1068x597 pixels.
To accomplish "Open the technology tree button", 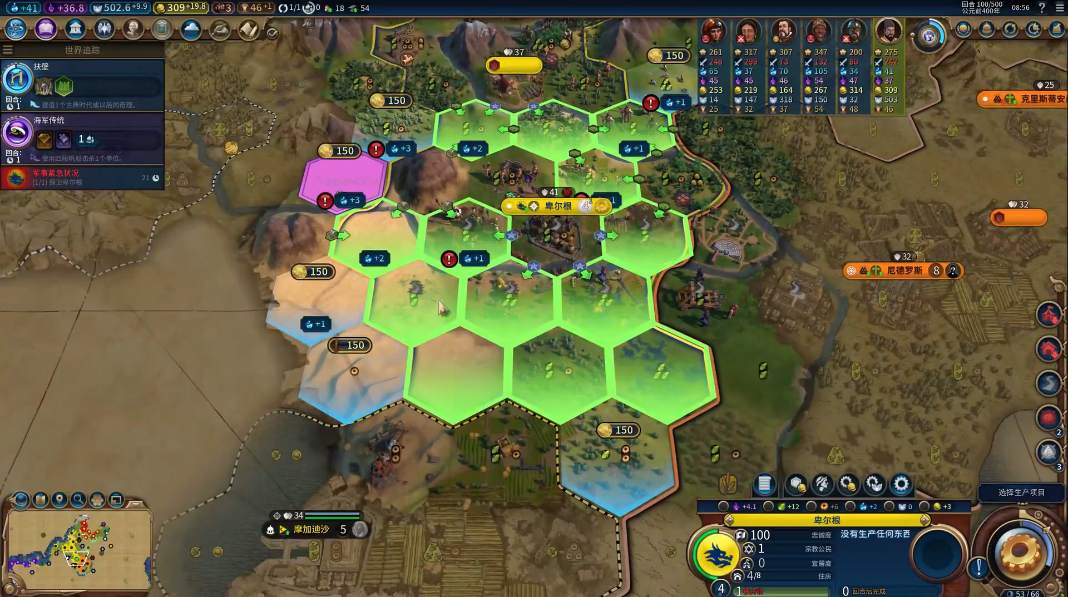I will coord(16,29).
